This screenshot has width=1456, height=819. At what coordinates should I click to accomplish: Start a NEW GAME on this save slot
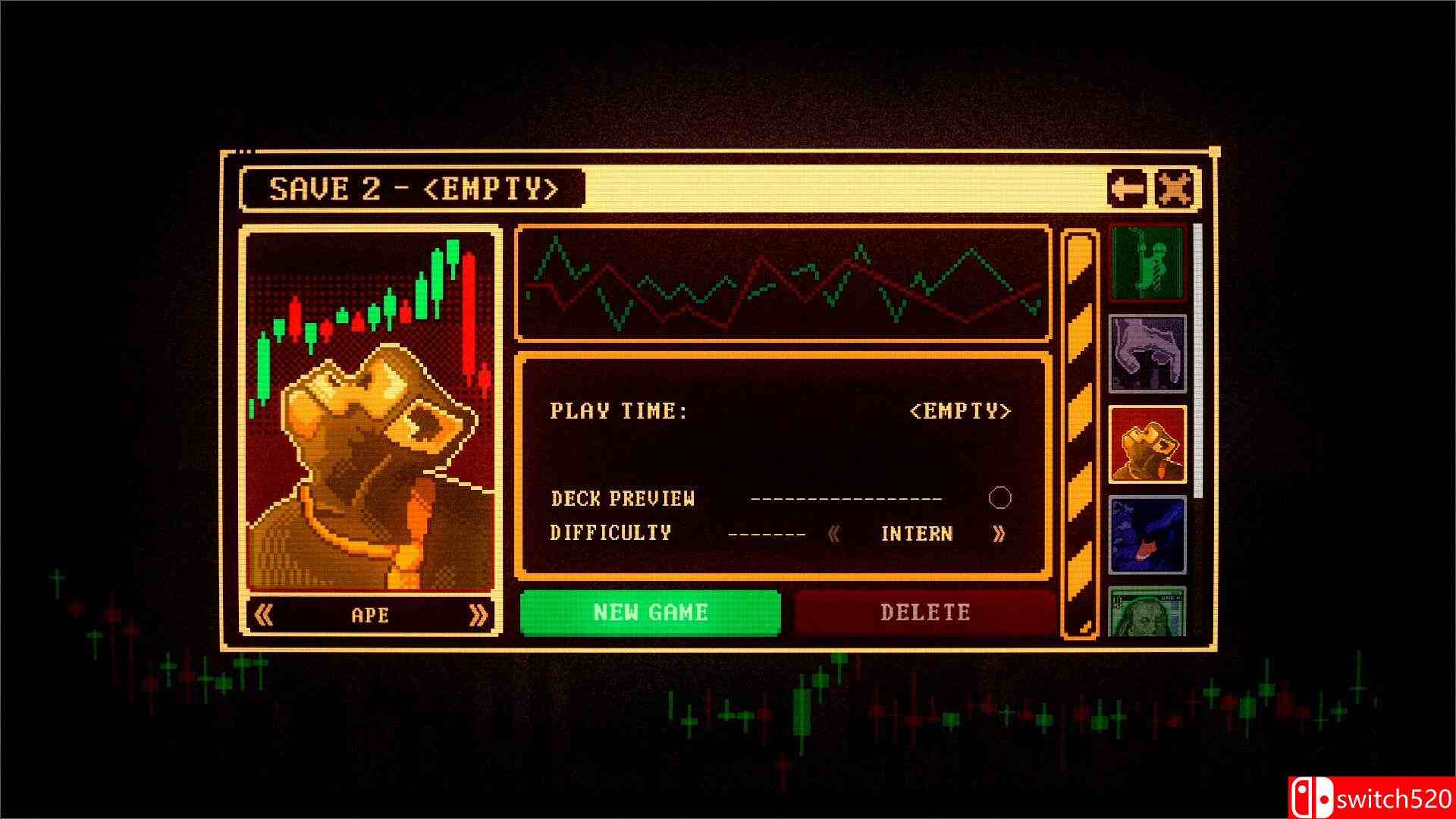pyautogui.click(x=651, y=612)
